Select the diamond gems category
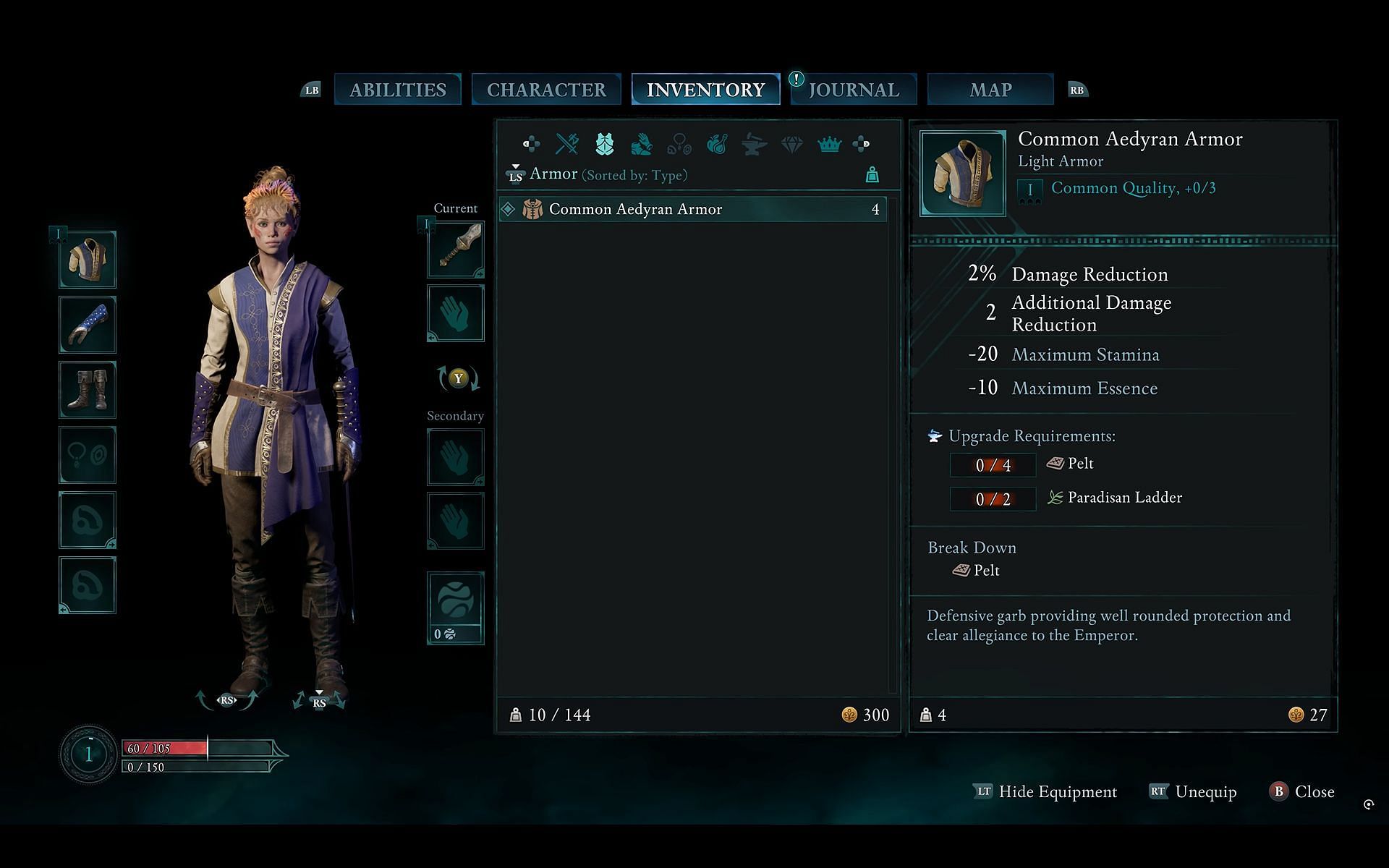 coord(792,145)
